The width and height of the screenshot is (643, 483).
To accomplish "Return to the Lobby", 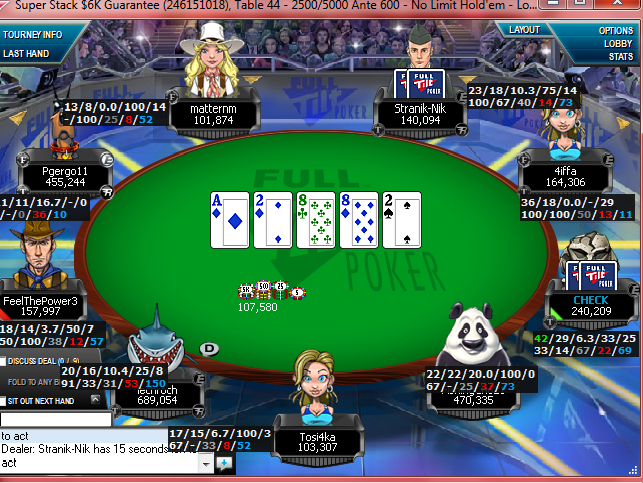I will [616, 44].
